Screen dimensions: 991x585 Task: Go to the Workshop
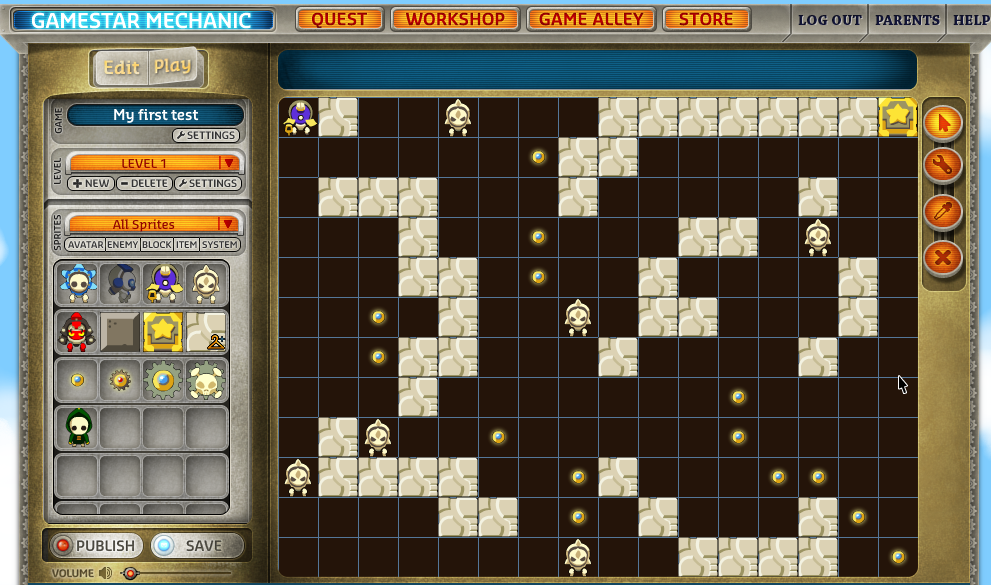455,19
